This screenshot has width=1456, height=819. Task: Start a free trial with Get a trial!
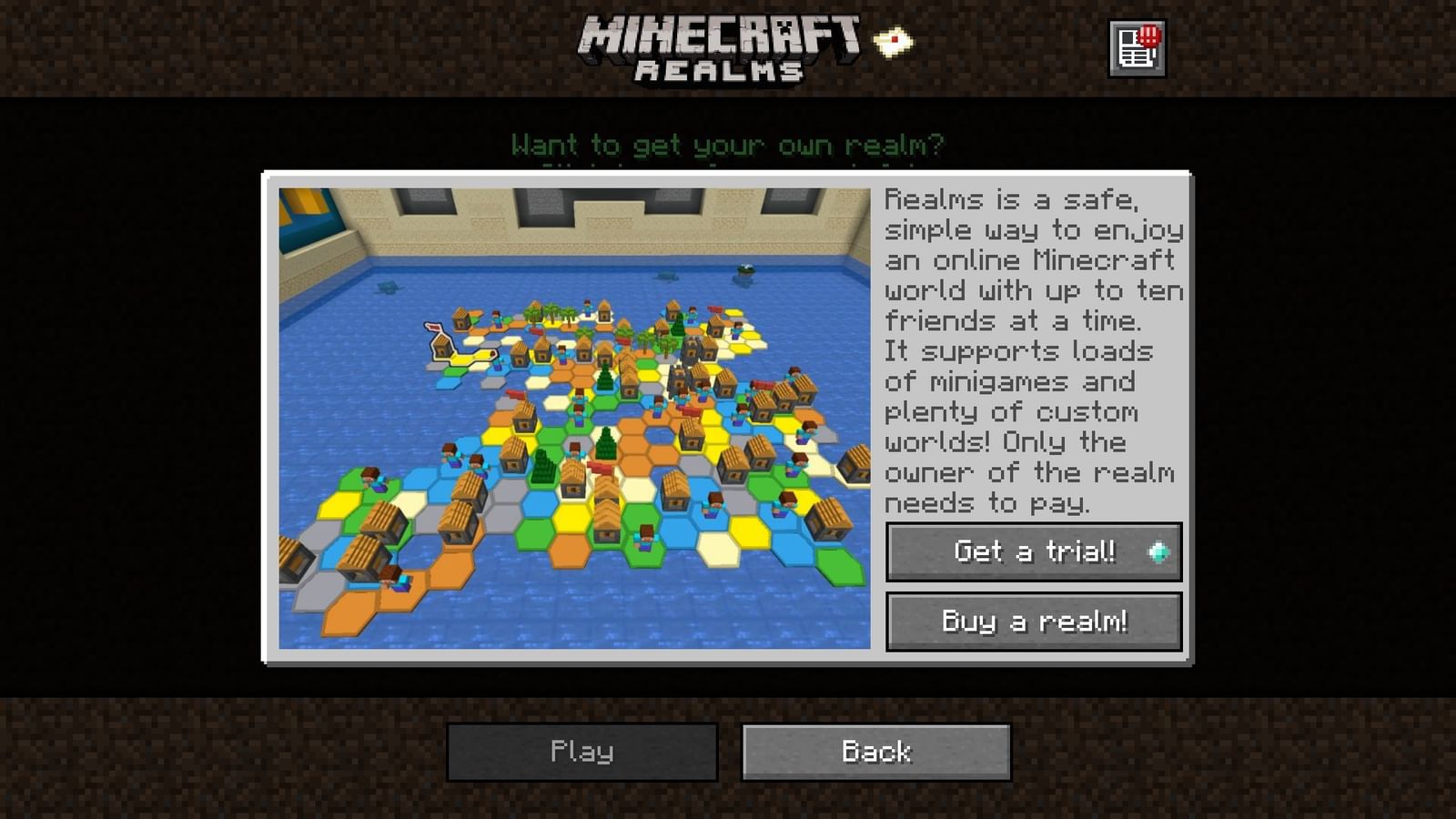pyautogui.click(x=1033, y=551)
